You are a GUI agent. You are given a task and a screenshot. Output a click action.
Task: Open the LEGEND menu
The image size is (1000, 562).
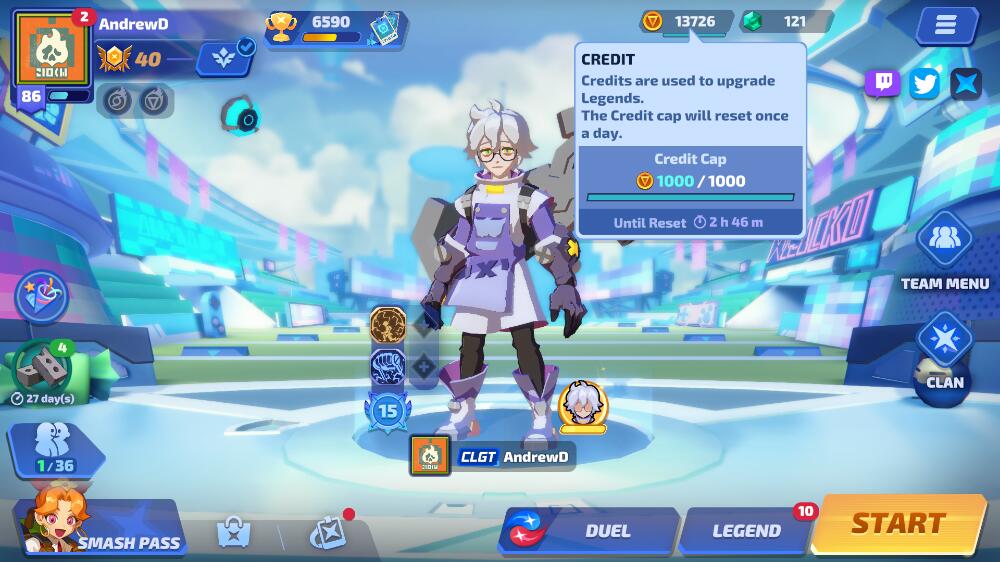[x=746, y=531]
